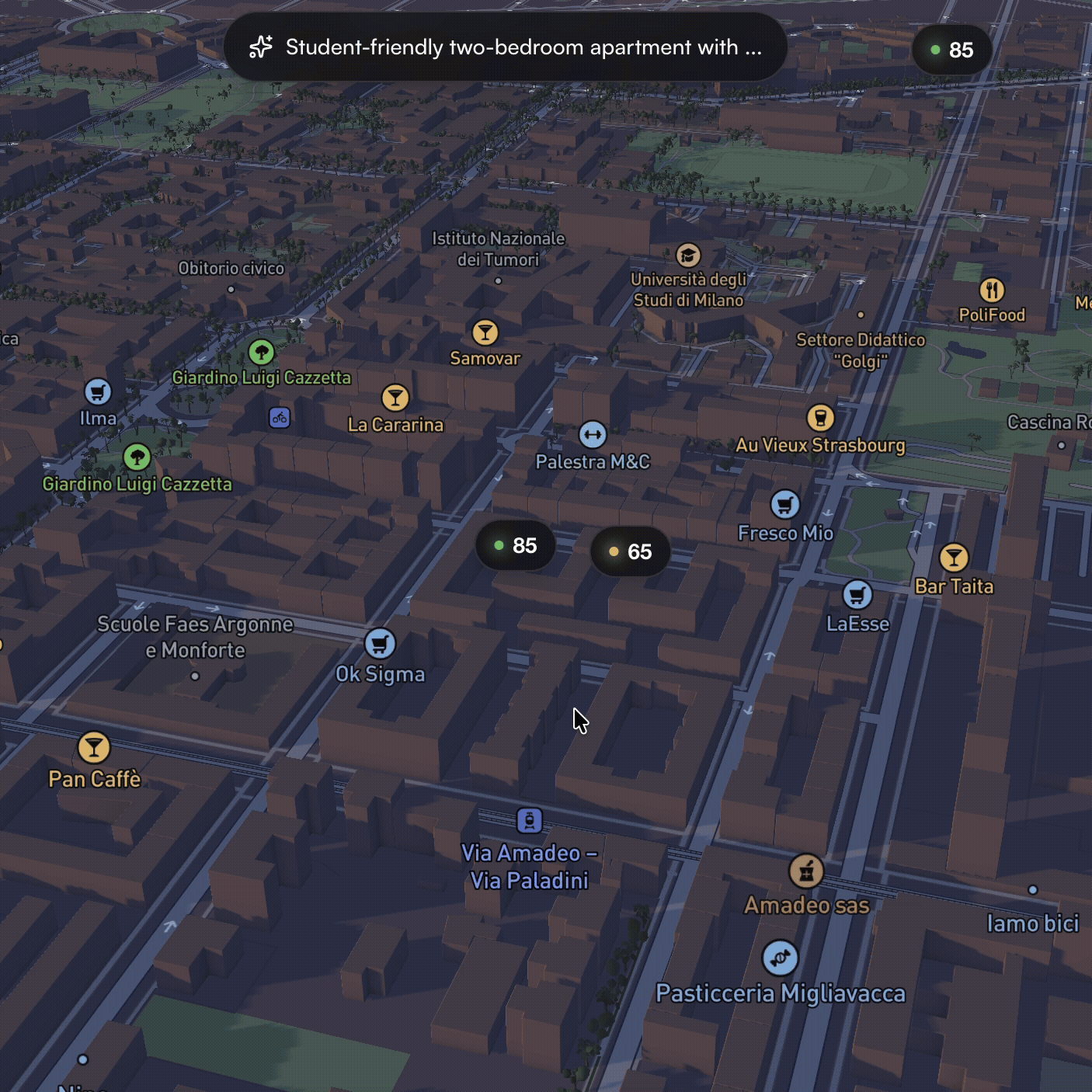Select the Via Amadeo – Via Paladini station icon
This screenshot has width=1092, height=1092.
[529, 819]
